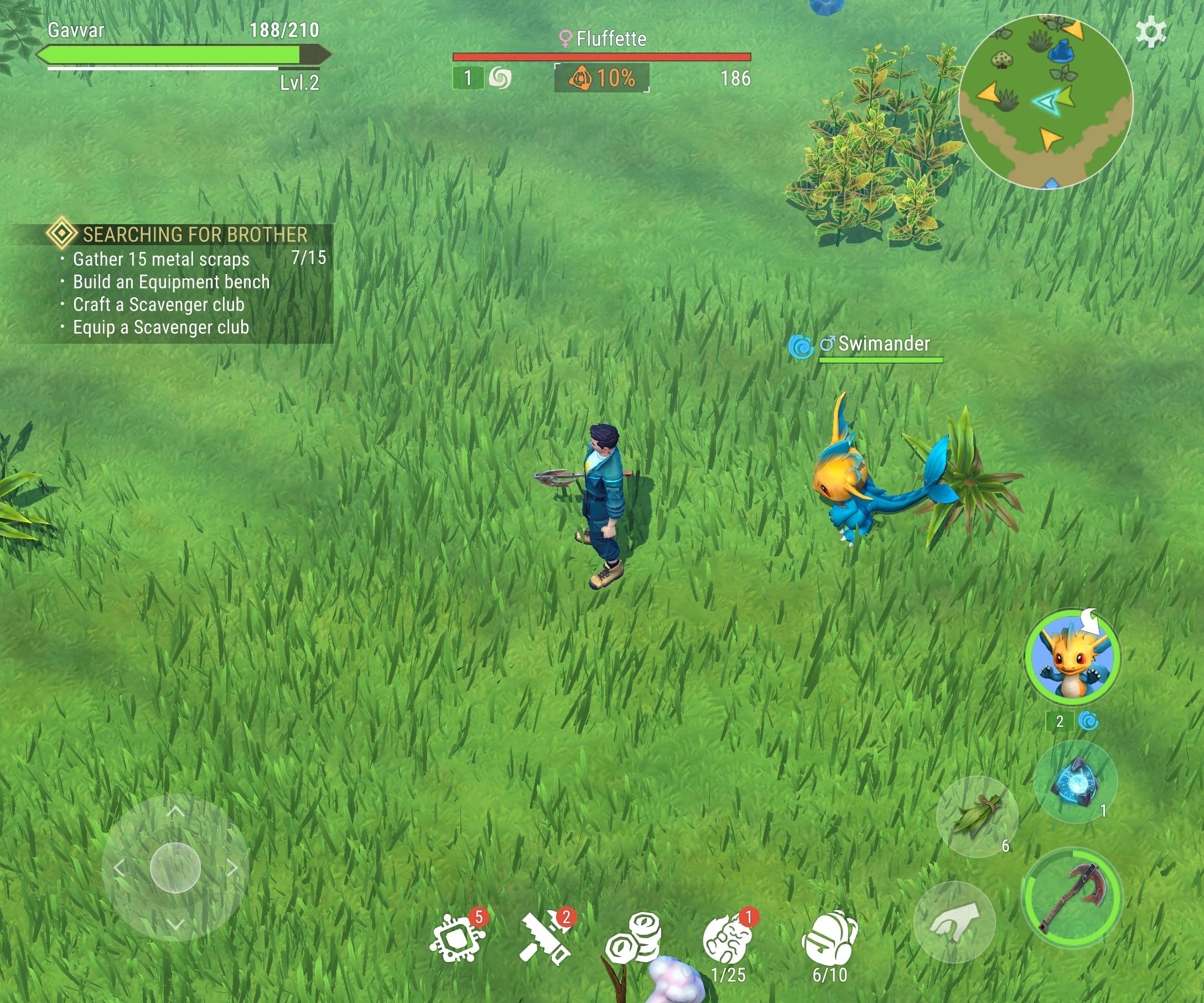Open the Searching for Brother quest tracker

click(x=194, y=235)
